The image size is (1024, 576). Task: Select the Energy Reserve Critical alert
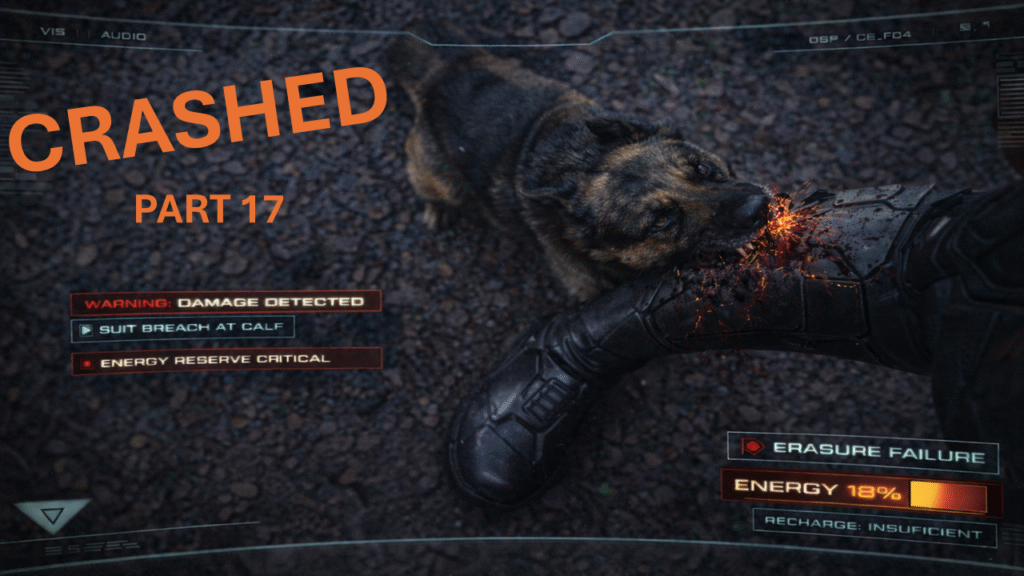226,361
